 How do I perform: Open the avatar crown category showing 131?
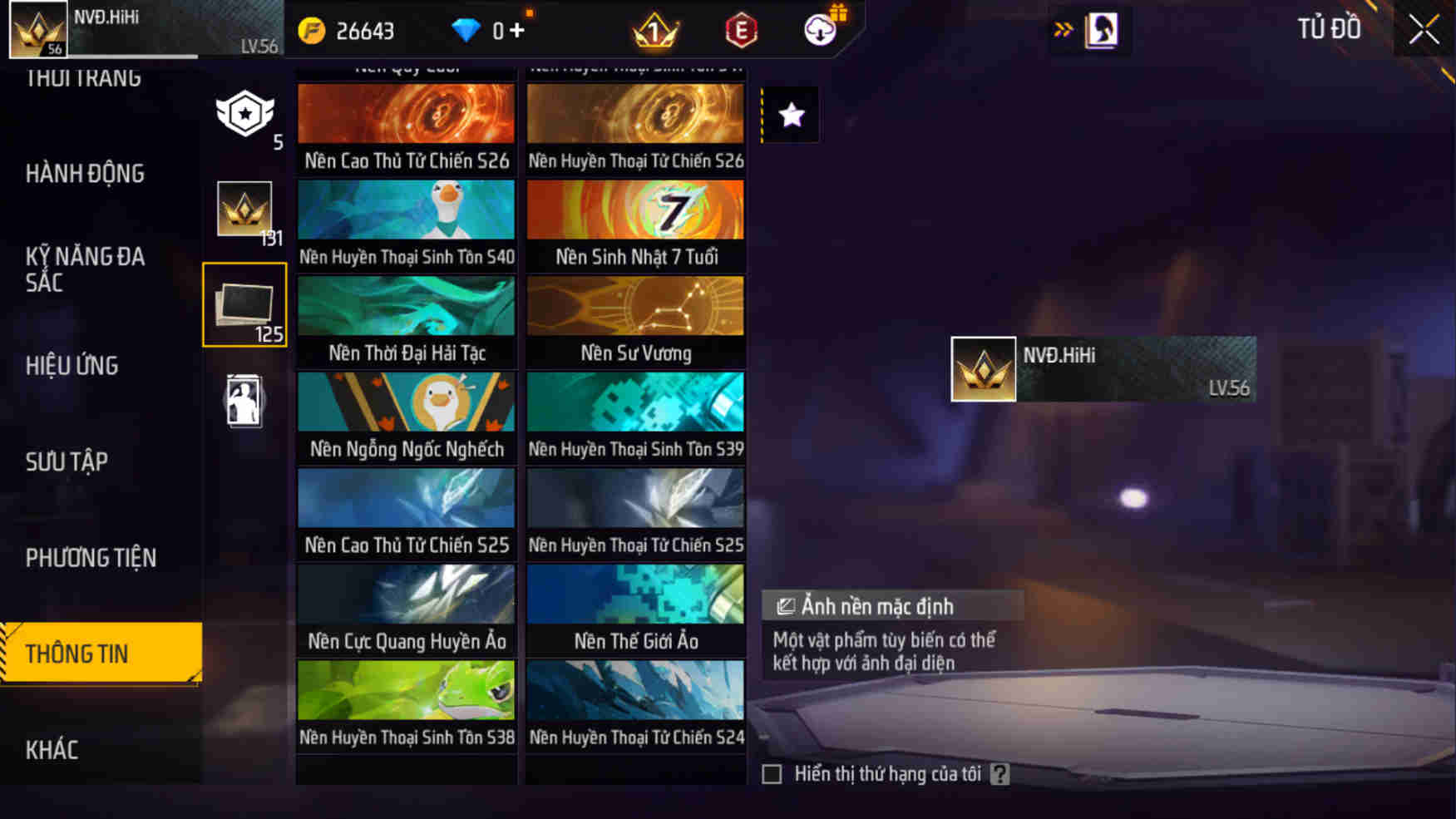tap(244, 205)
